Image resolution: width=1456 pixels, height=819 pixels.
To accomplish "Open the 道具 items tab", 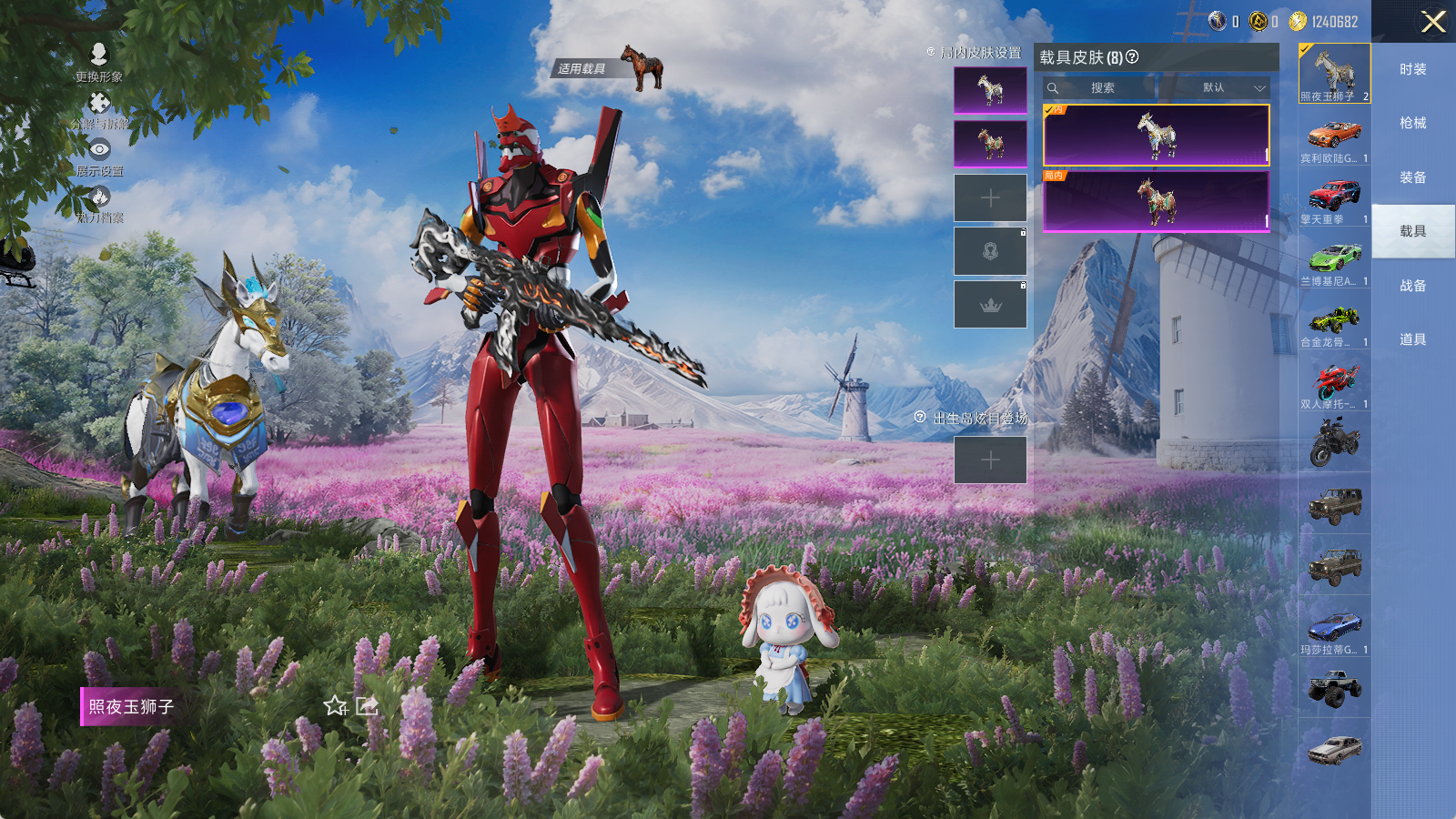I will point(1412,339).
